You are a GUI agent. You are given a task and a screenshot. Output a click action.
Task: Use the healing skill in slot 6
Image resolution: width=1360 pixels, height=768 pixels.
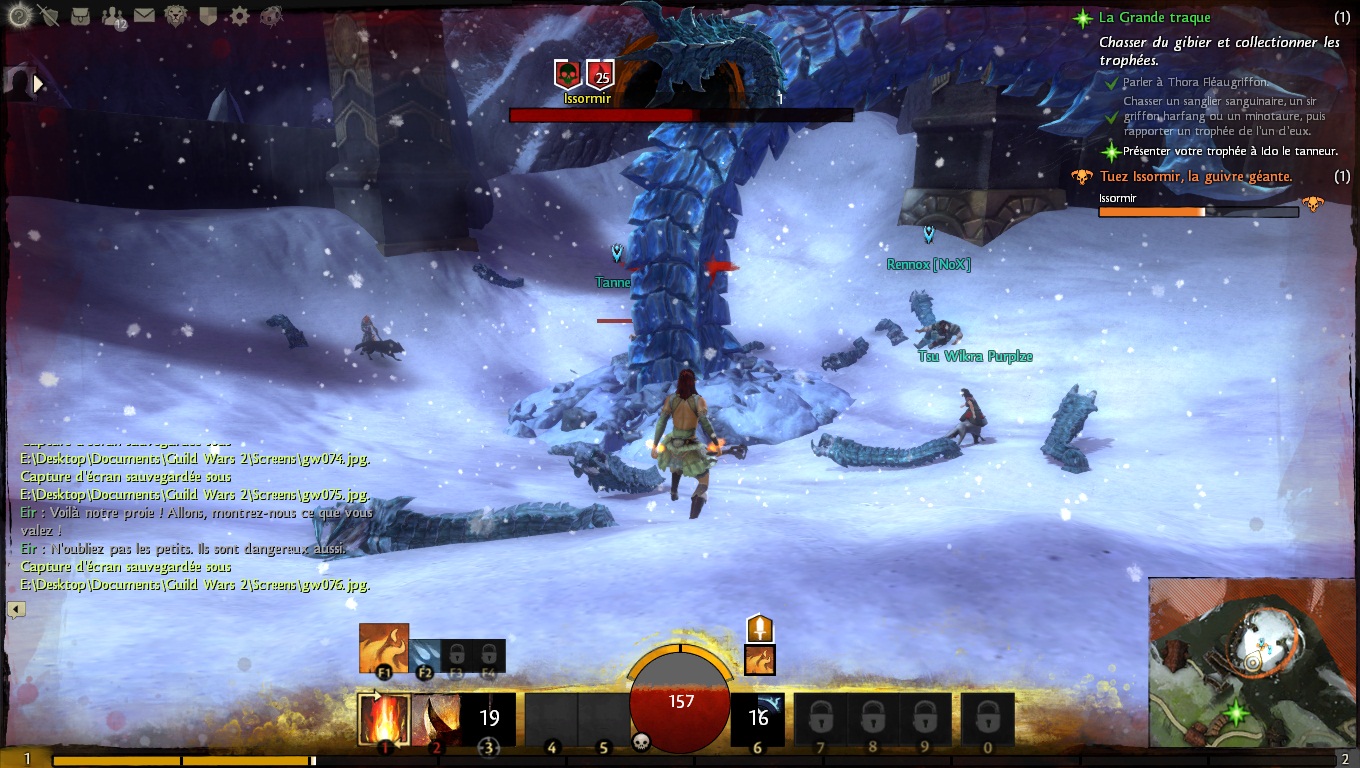pos(758,718)
